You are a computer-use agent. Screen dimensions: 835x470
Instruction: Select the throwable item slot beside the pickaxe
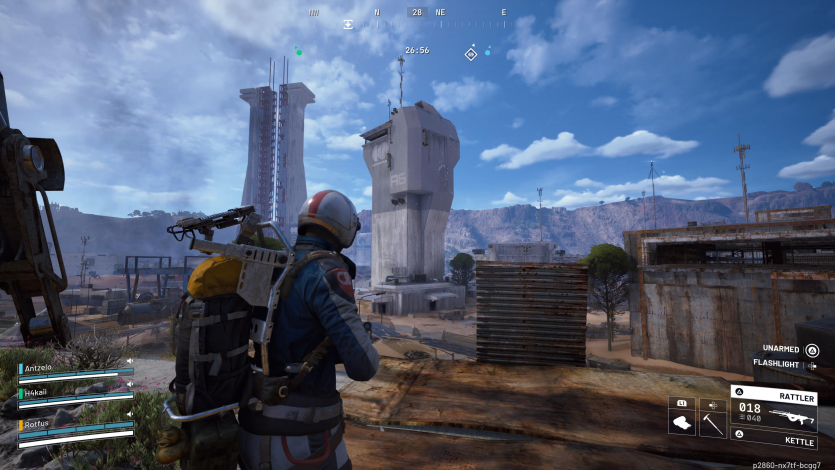[682, 423]
